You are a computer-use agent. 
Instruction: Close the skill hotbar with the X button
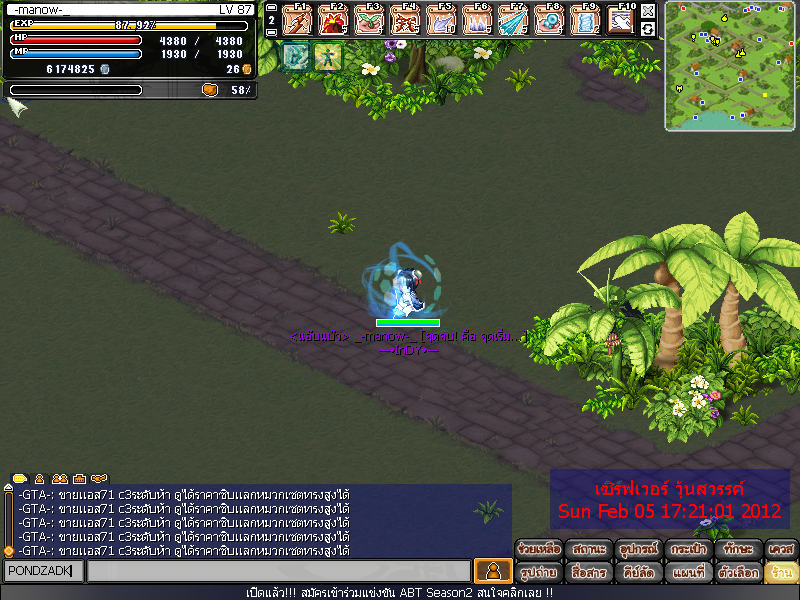click(x=648, y=11)
